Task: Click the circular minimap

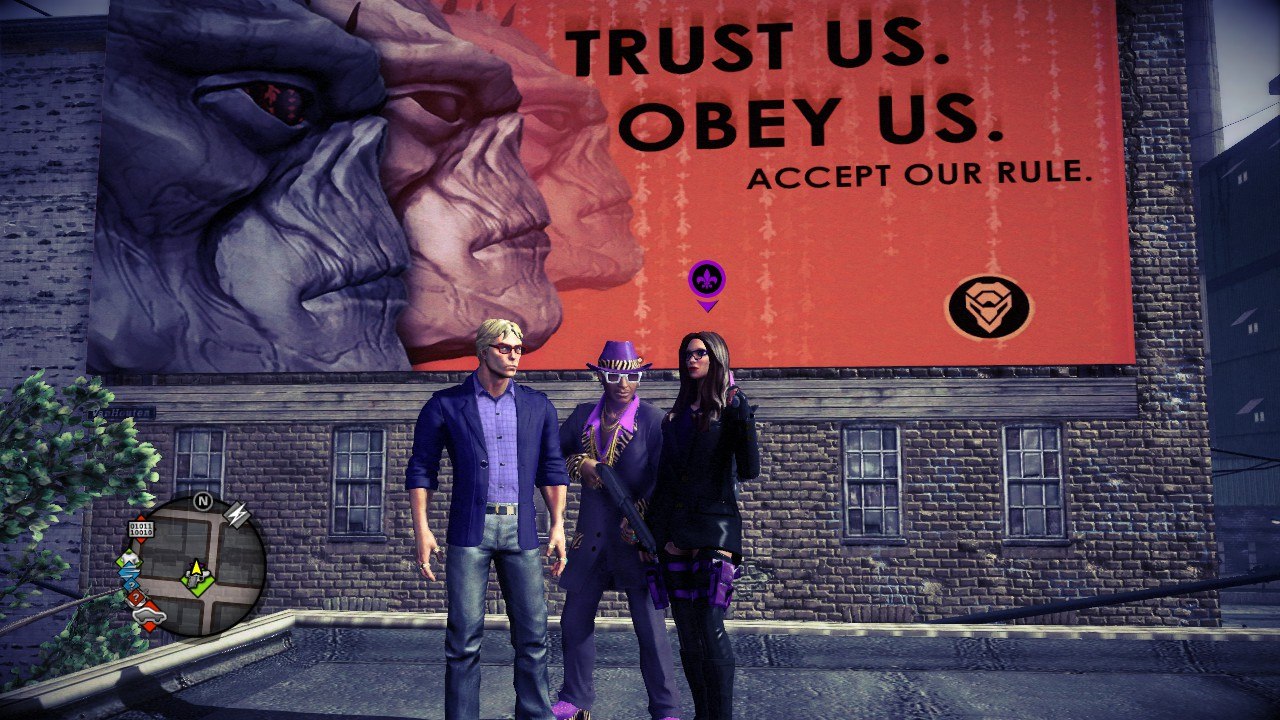Action: [199, 565]
